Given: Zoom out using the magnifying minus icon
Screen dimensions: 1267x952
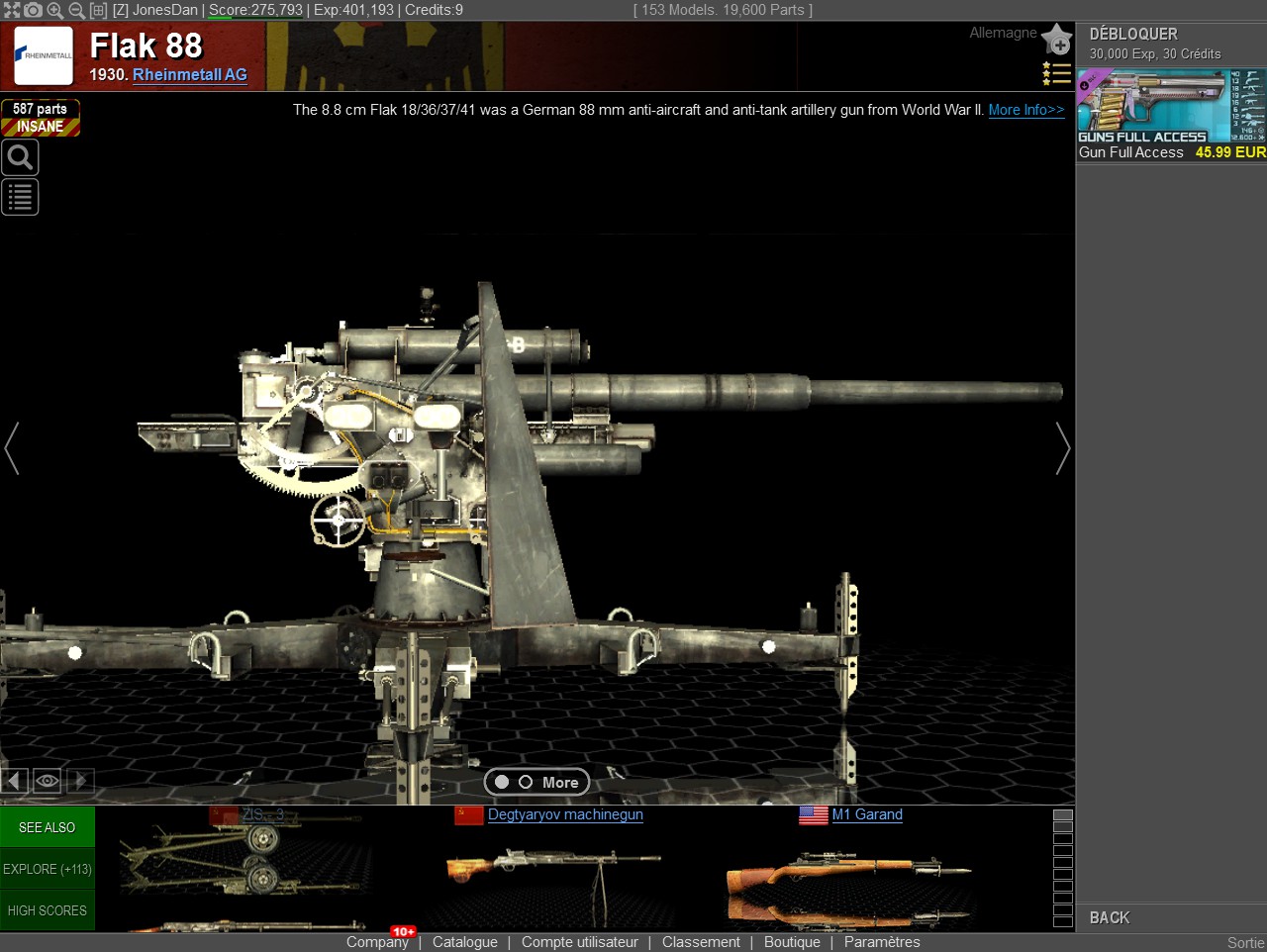Looking at the screenshot, I should (75, 10).
